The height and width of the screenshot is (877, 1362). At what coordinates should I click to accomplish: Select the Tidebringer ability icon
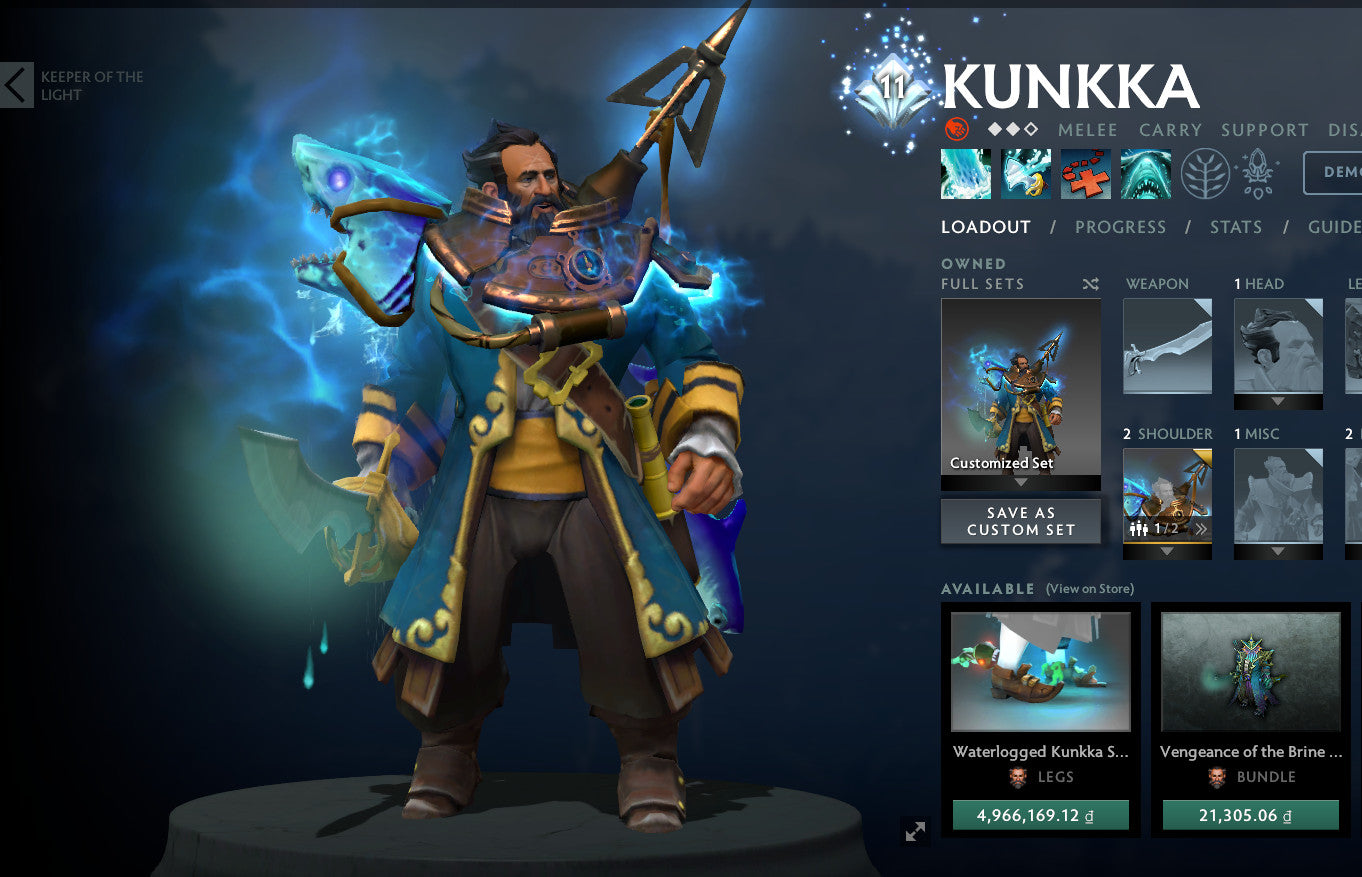pyautogui.click(x=1026, y=173)
